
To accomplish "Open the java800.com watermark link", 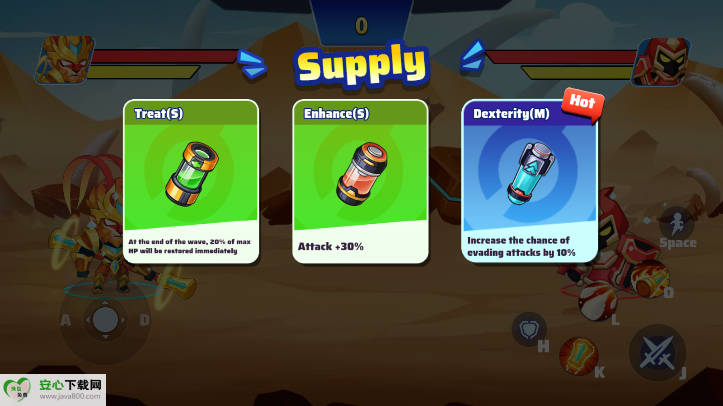I will click(x=54, y=389).
